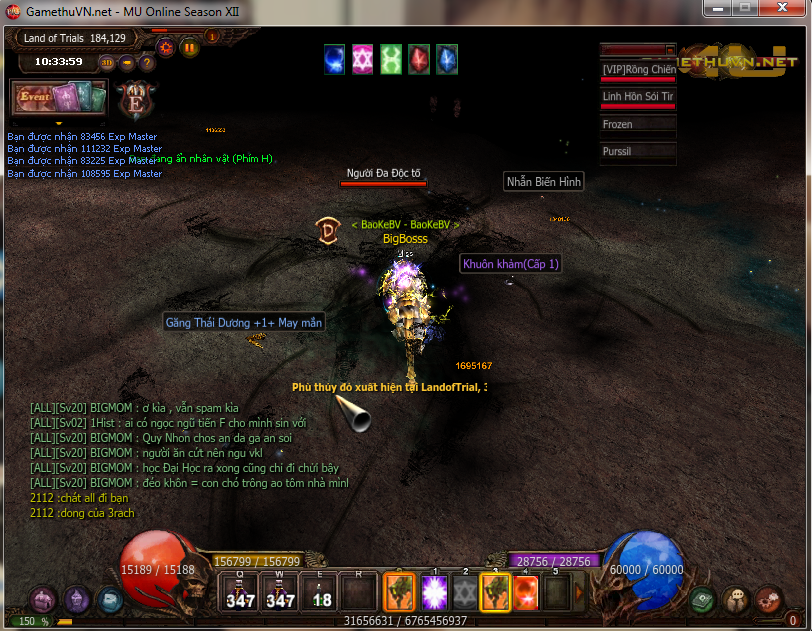Click the orange pause button
This screenshot has height=631, width=812.
coord(189,46)
